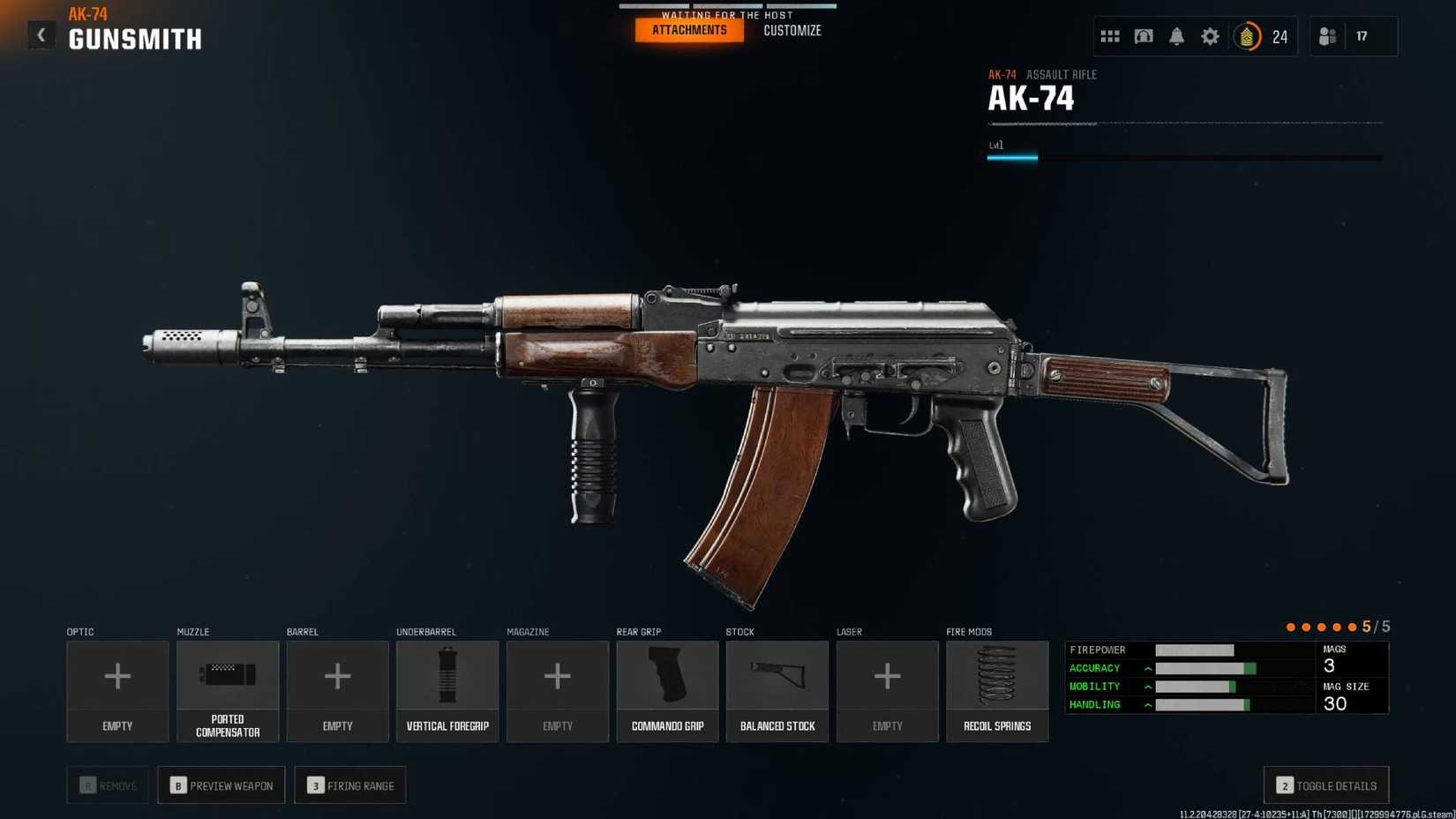Expand the Handling stat details chevron
The image size is (1456, 819).
click(x=1147, y=704)
